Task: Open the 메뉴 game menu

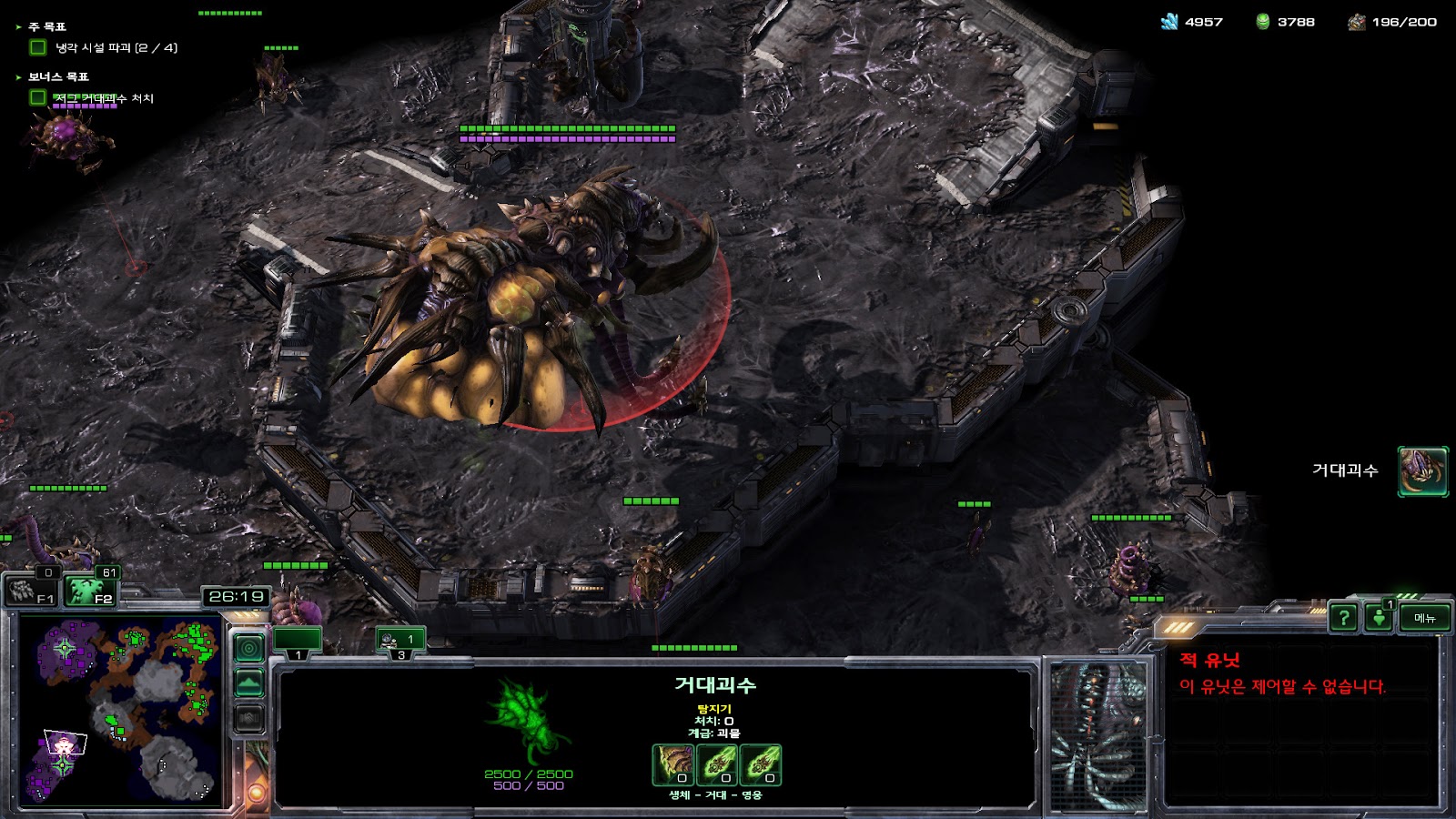Action: pos(1424,618)
